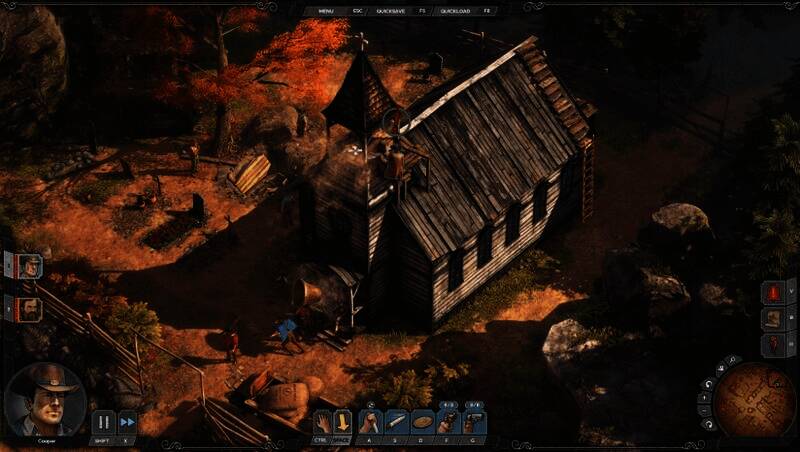Activate the fast-forward button
This screenshot has height=452, width=800.
127,422
